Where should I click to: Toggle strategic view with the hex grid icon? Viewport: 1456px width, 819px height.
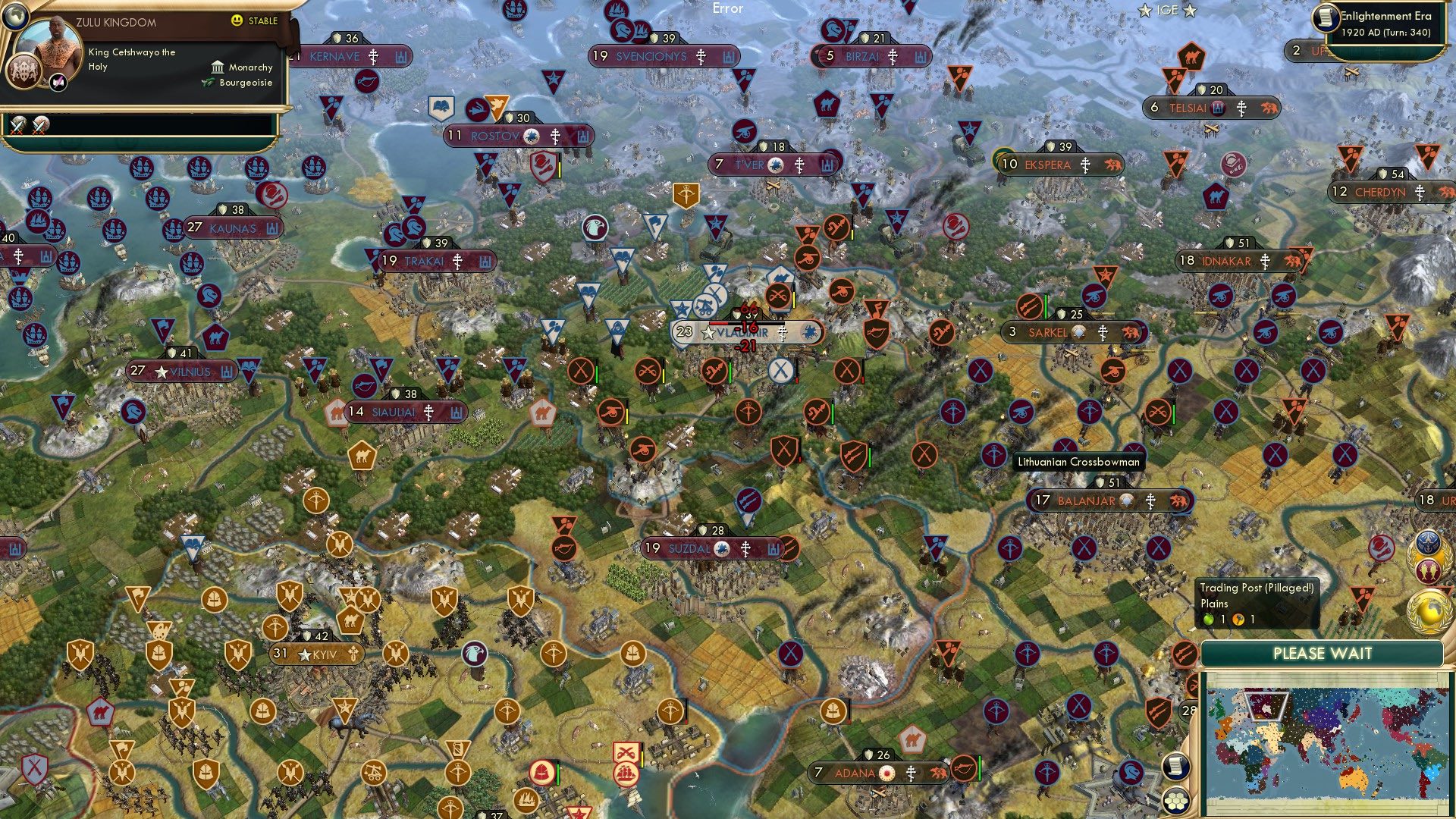[x=1177, y=802]
